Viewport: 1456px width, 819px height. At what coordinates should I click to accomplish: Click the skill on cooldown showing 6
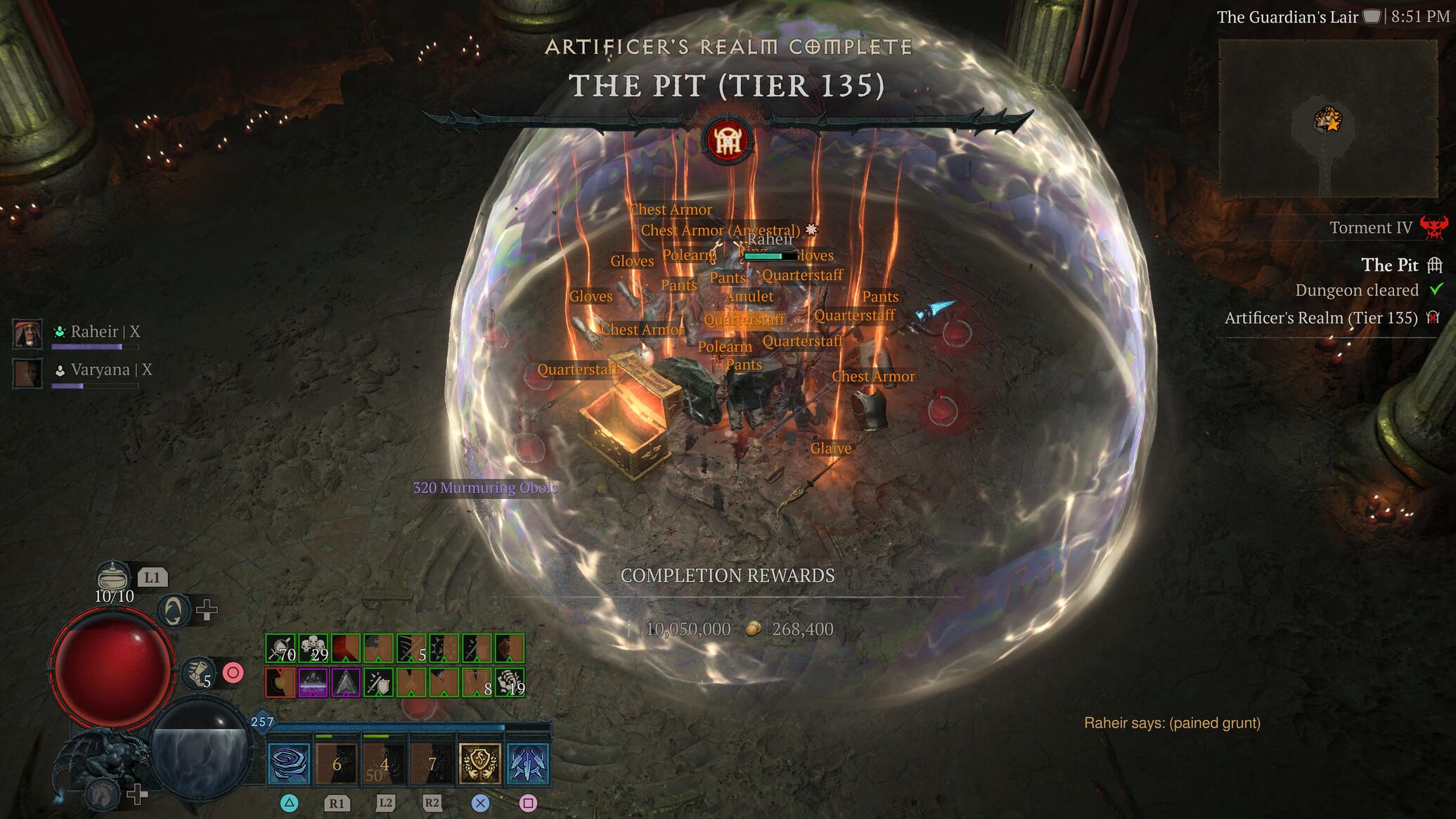(x=337, y=763)
